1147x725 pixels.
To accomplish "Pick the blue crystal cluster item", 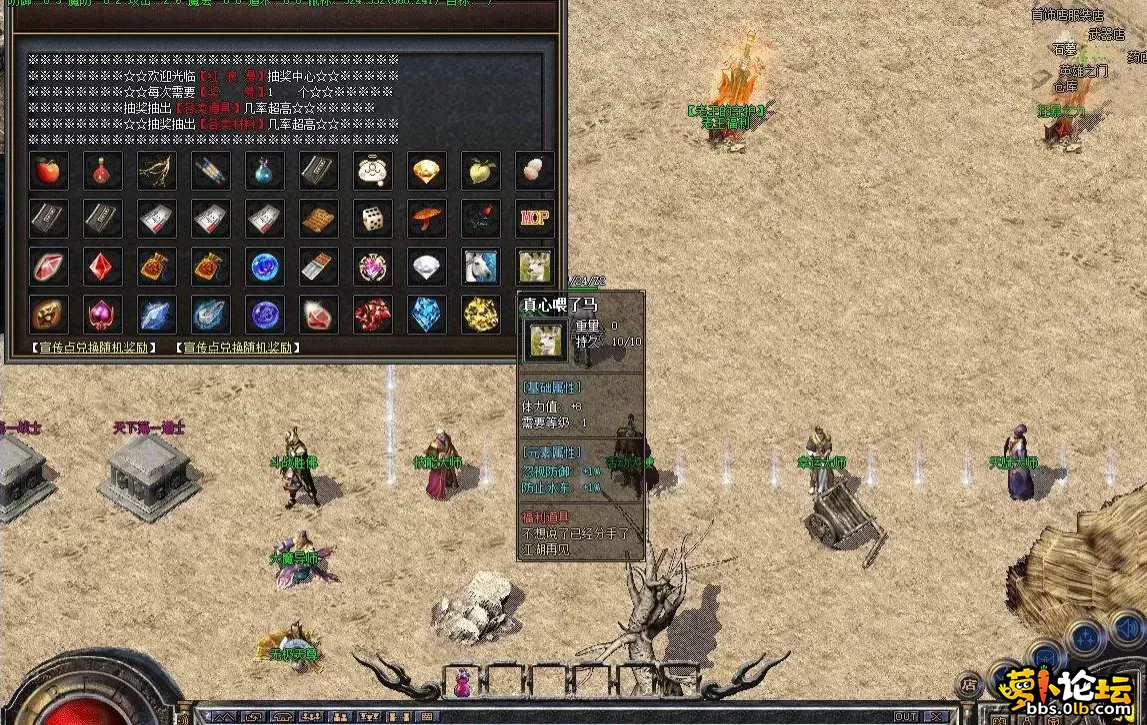I will 427,315.
